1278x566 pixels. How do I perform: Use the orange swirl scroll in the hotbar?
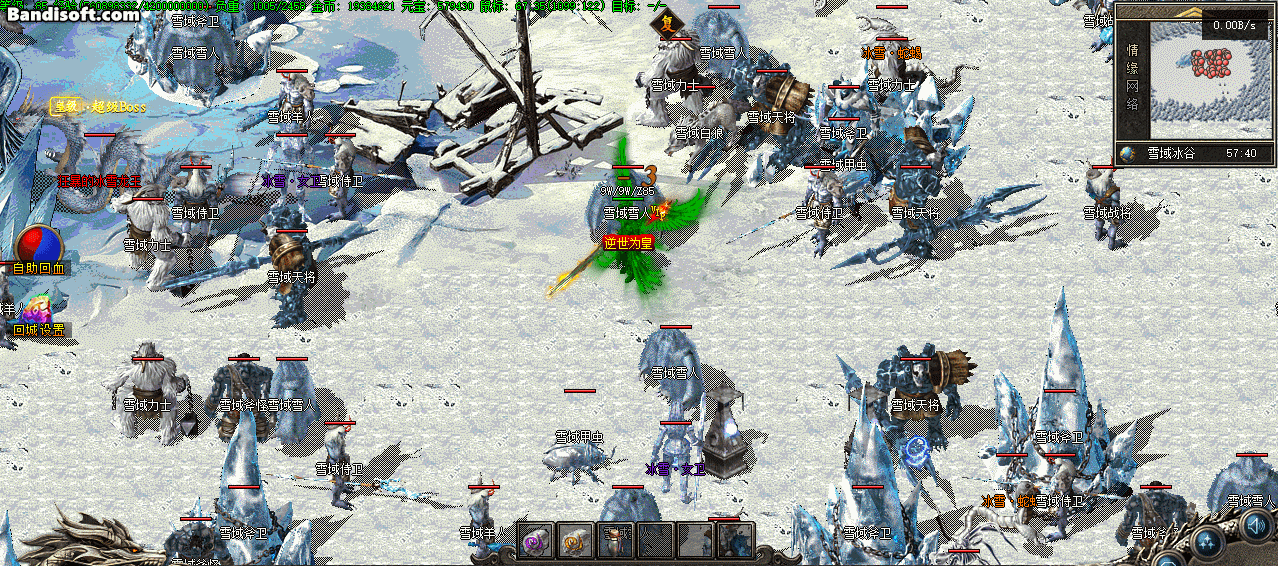576,540
